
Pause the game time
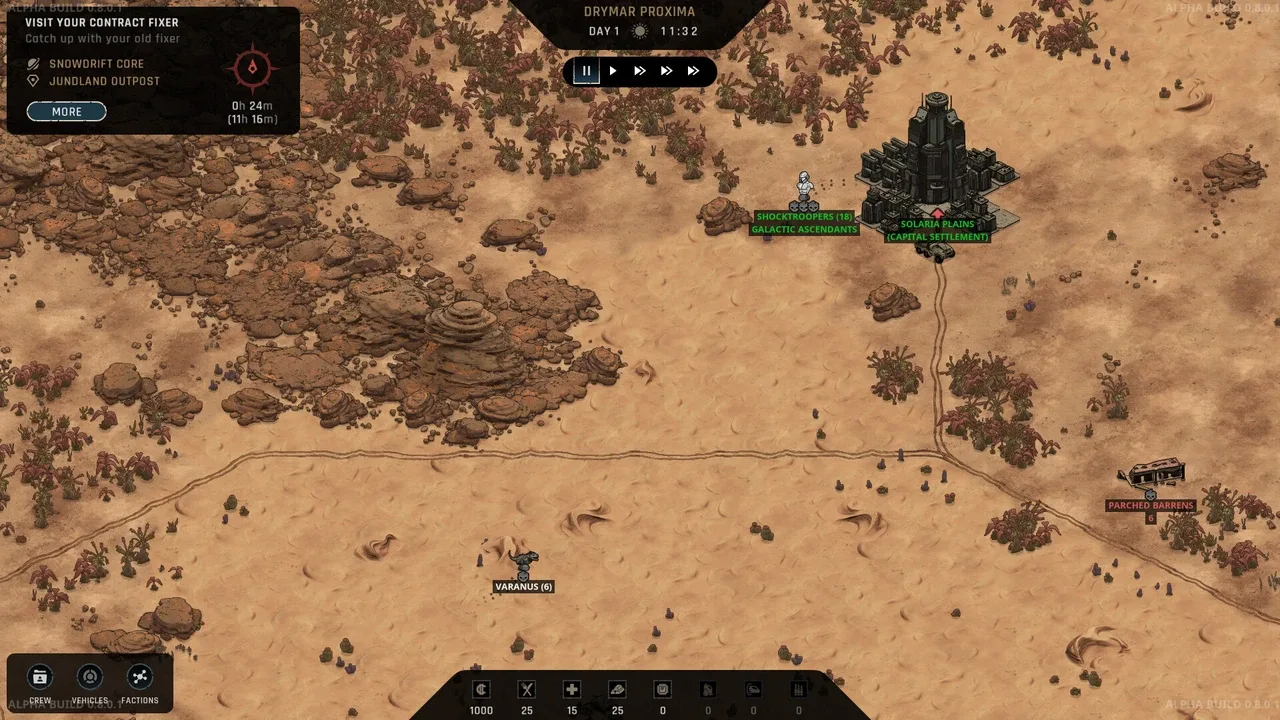[586, 71]
